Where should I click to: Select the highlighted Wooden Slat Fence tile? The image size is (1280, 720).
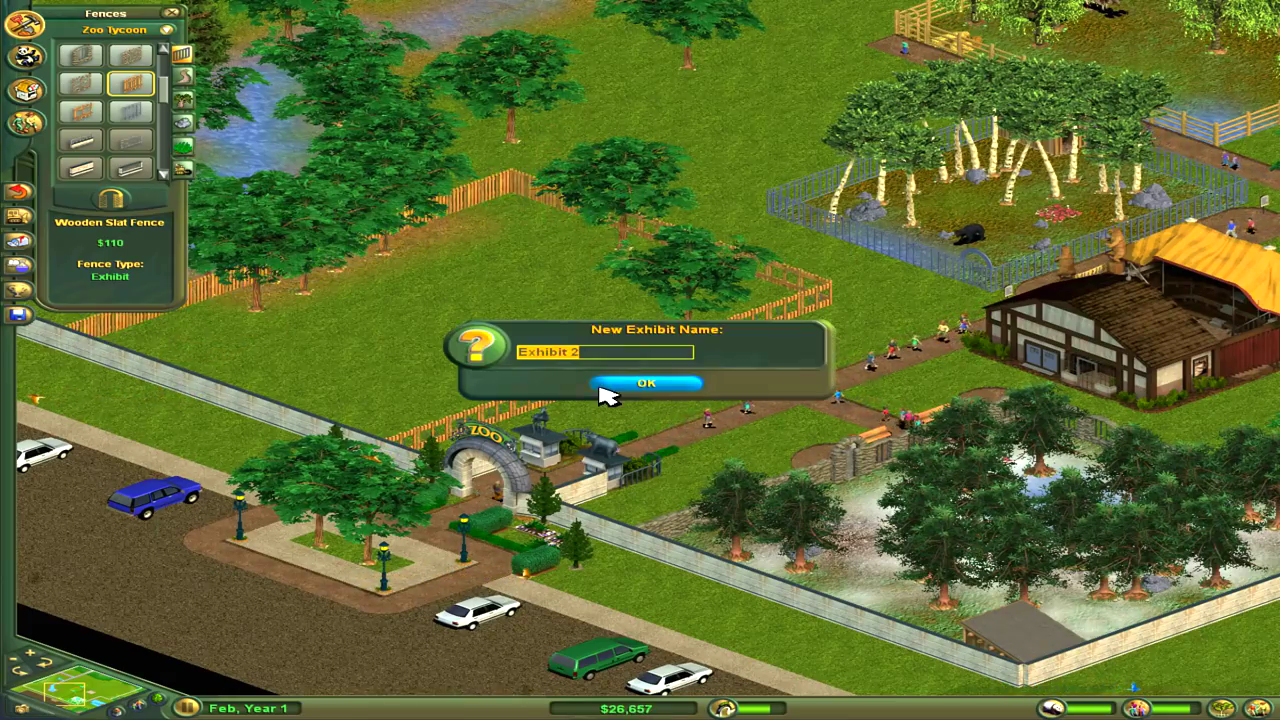(130, 84)
